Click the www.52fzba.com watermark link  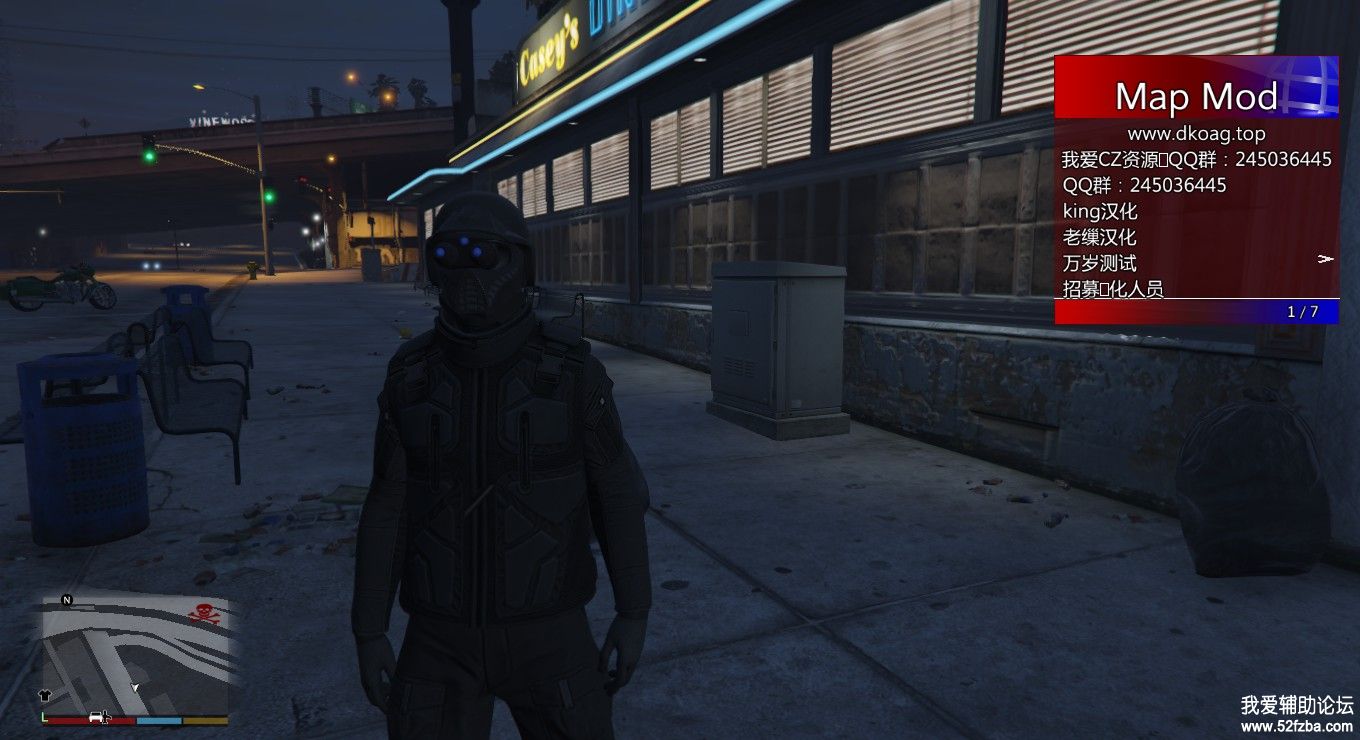[x=1296, y=726]
